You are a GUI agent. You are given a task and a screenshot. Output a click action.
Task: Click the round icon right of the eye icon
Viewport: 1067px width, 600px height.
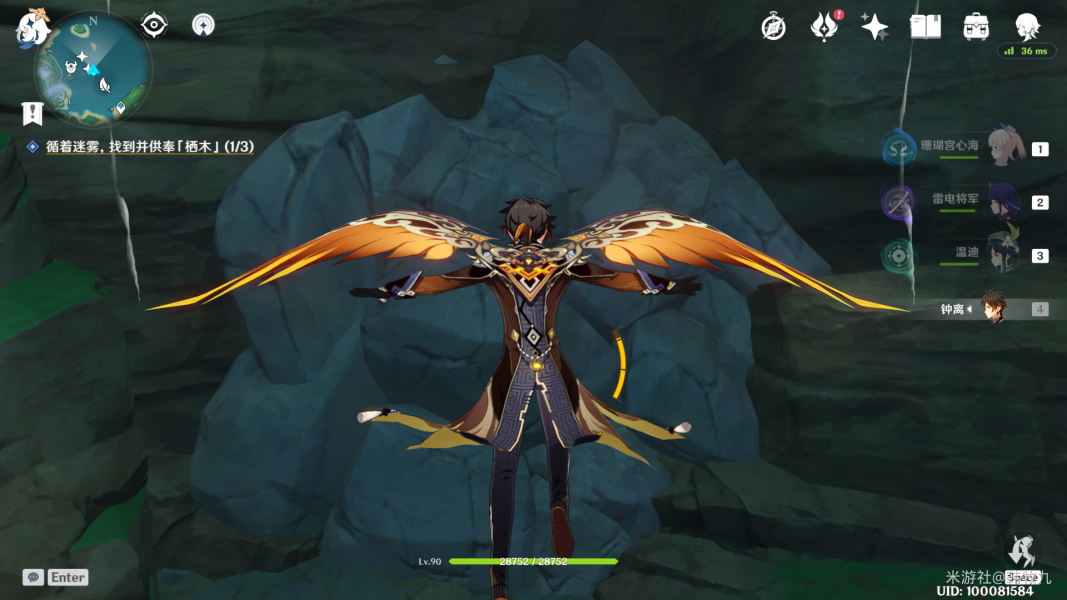203,25
